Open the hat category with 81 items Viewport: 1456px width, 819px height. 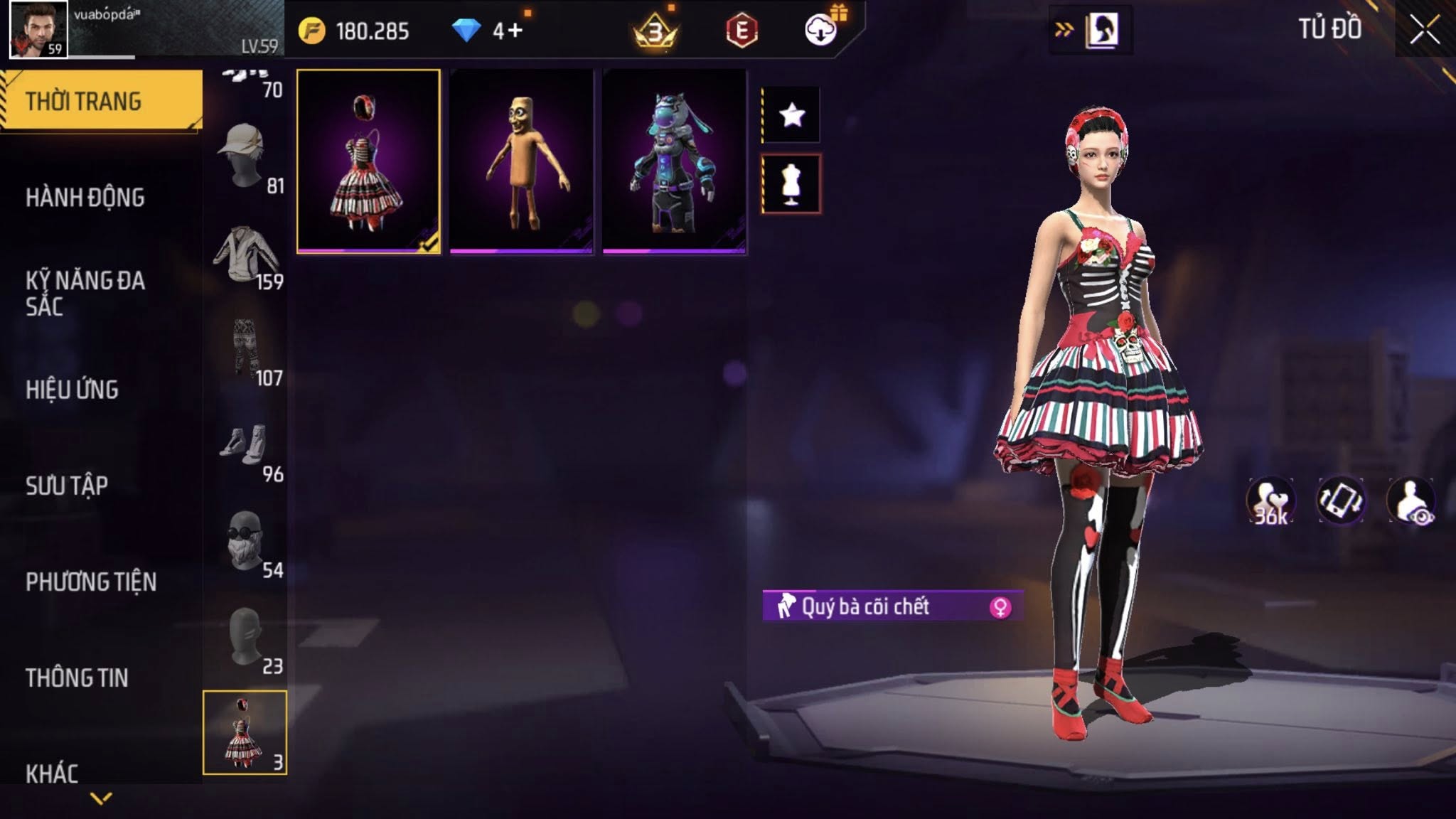pos(245,158)
